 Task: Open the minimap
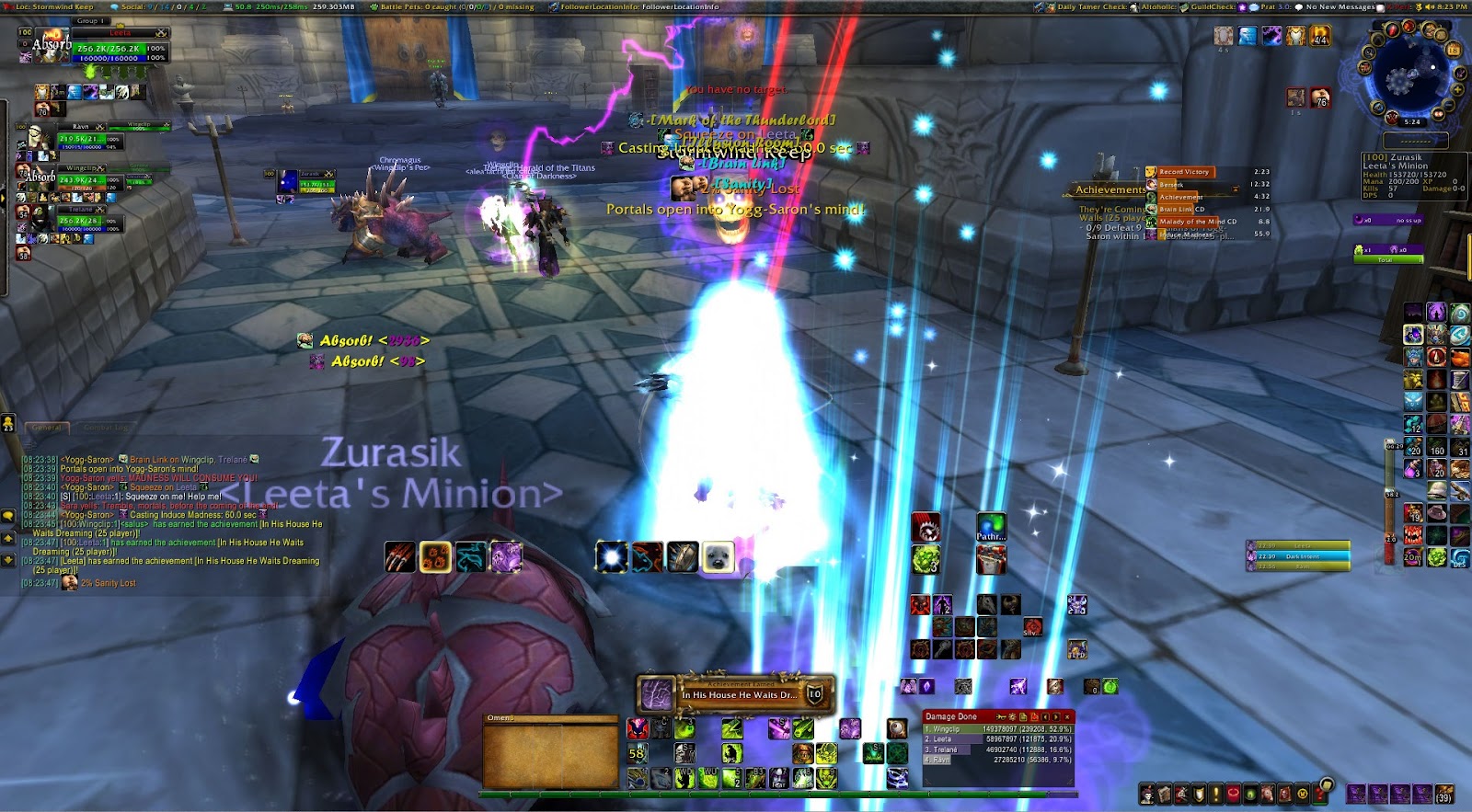[1405, 79]
